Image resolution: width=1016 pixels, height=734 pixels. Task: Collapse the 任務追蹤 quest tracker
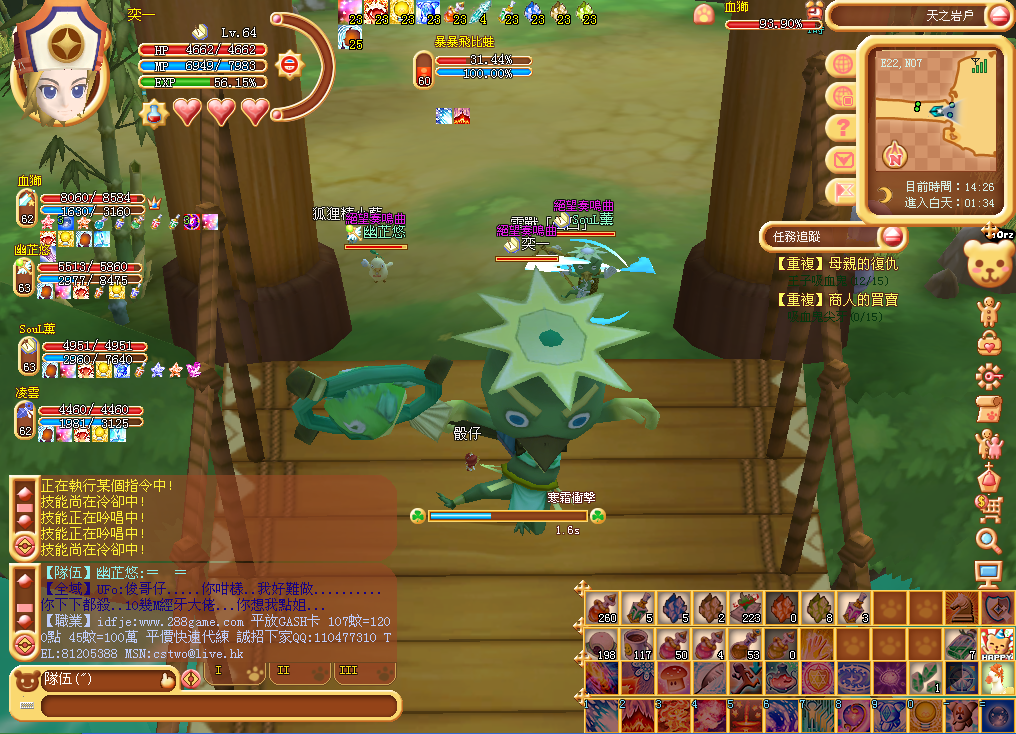tap(892, 237)
